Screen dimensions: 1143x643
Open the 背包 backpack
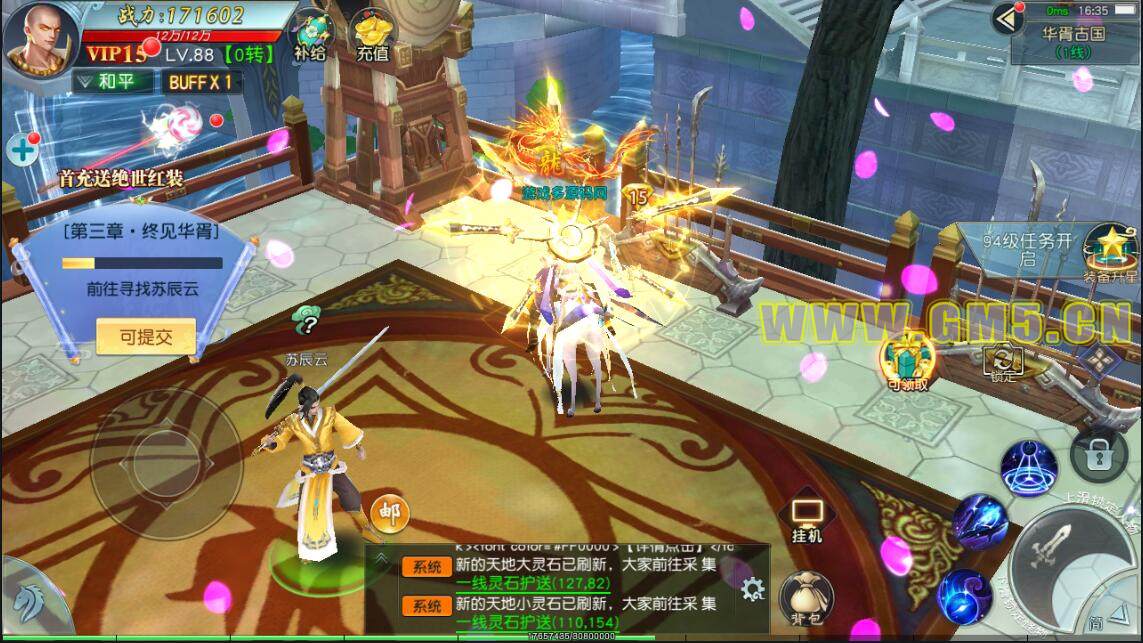coord(807,596)
